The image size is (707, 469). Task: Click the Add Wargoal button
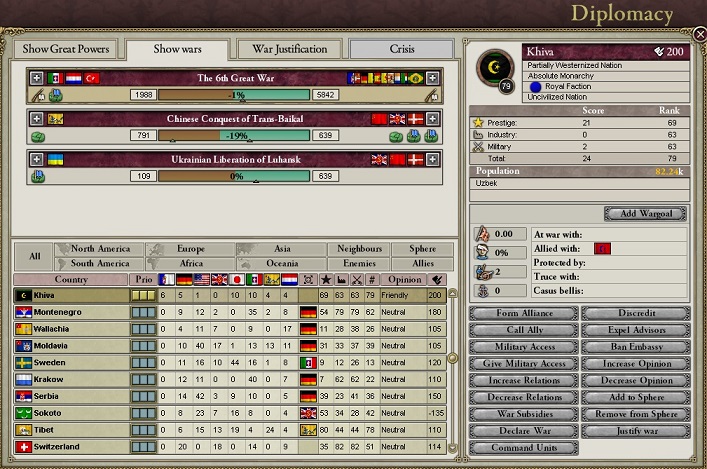(645, 214)
